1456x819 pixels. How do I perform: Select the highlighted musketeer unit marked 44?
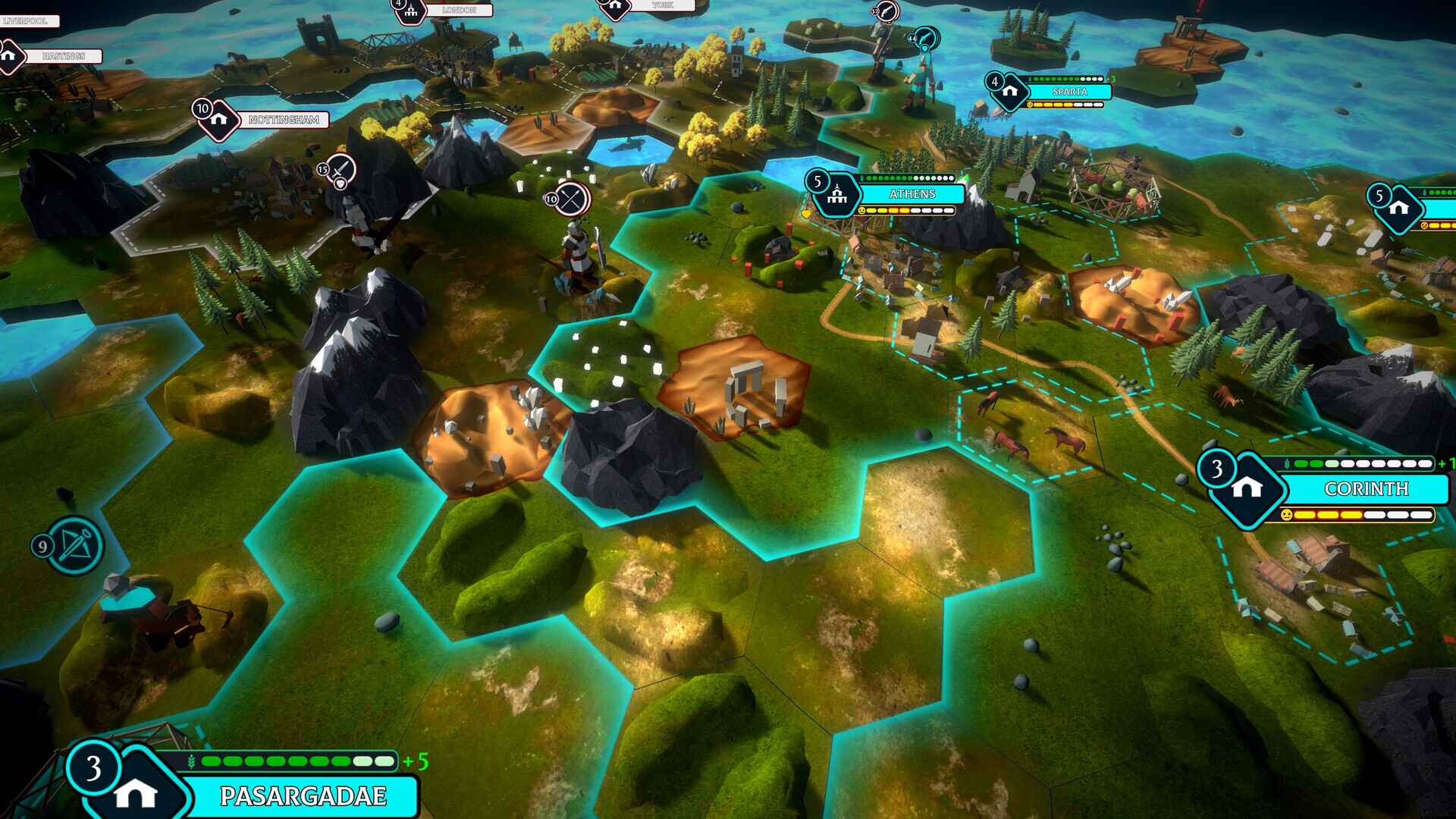pos(925,38)
